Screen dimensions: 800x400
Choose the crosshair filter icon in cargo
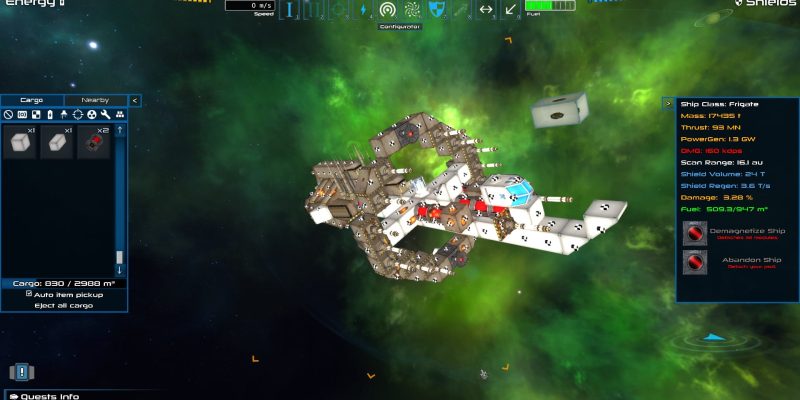(77, 115)
